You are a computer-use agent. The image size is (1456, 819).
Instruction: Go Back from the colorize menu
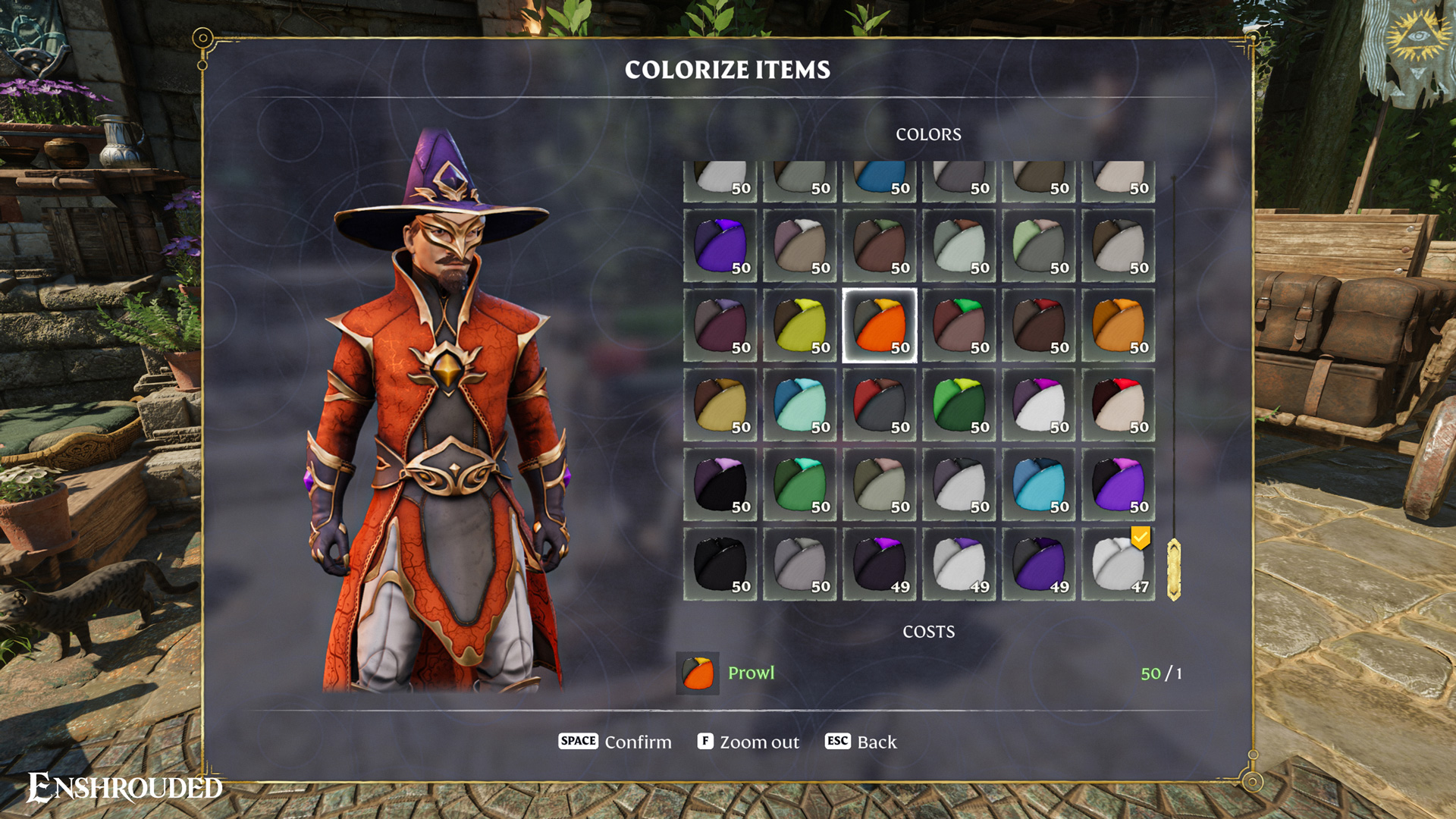tap(861, 742)
